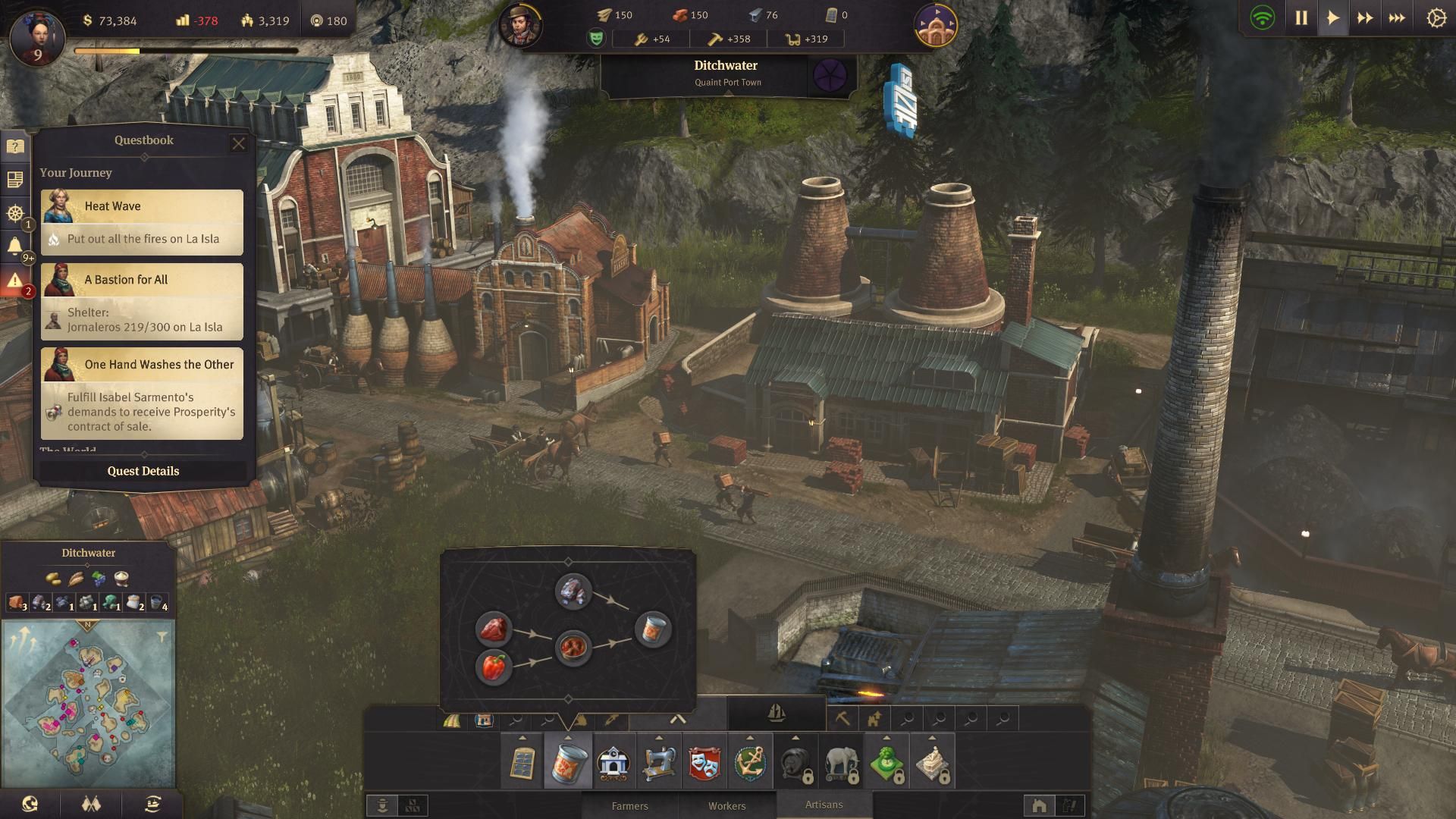The height and width of the screenshot is (819, 1456).
Task: Choose the window glass production category
Action: (x=522, y=762)
